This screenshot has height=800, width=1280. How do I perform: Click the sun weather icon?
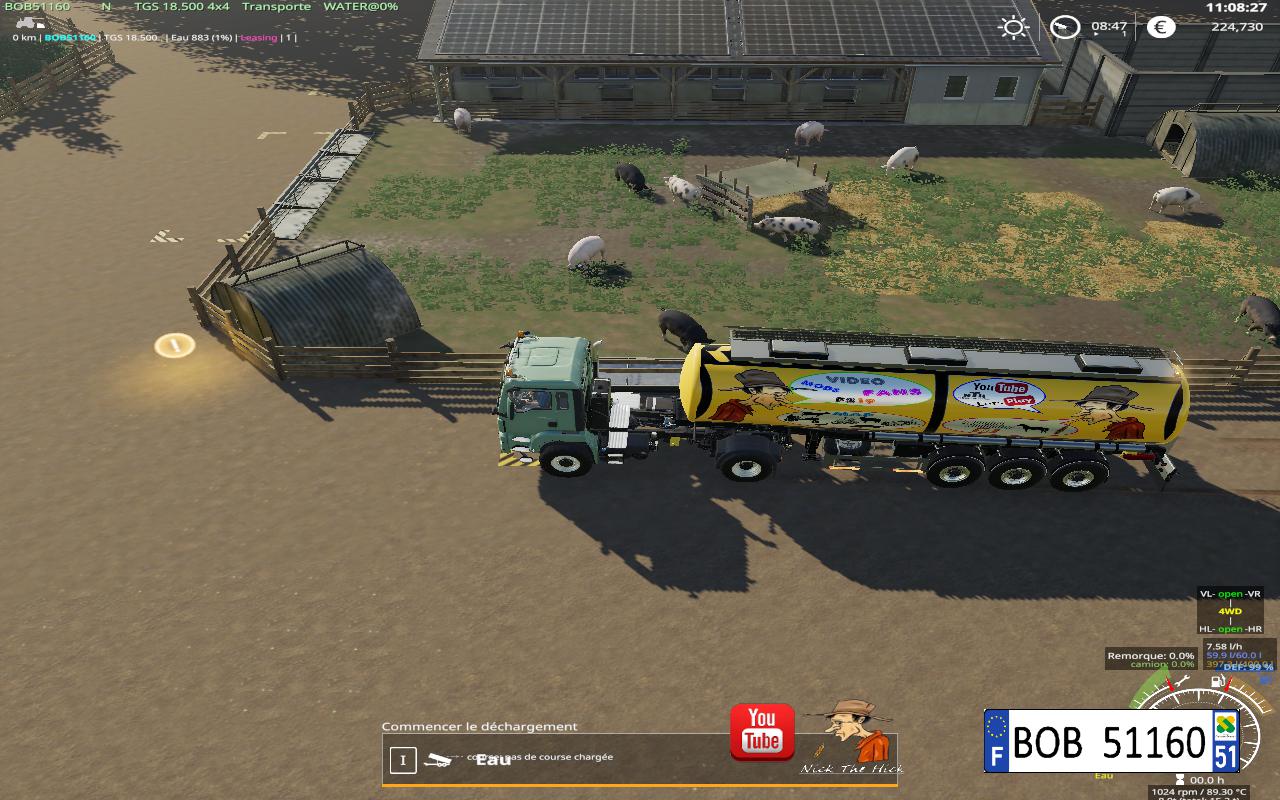click(x=1014, y=27)
